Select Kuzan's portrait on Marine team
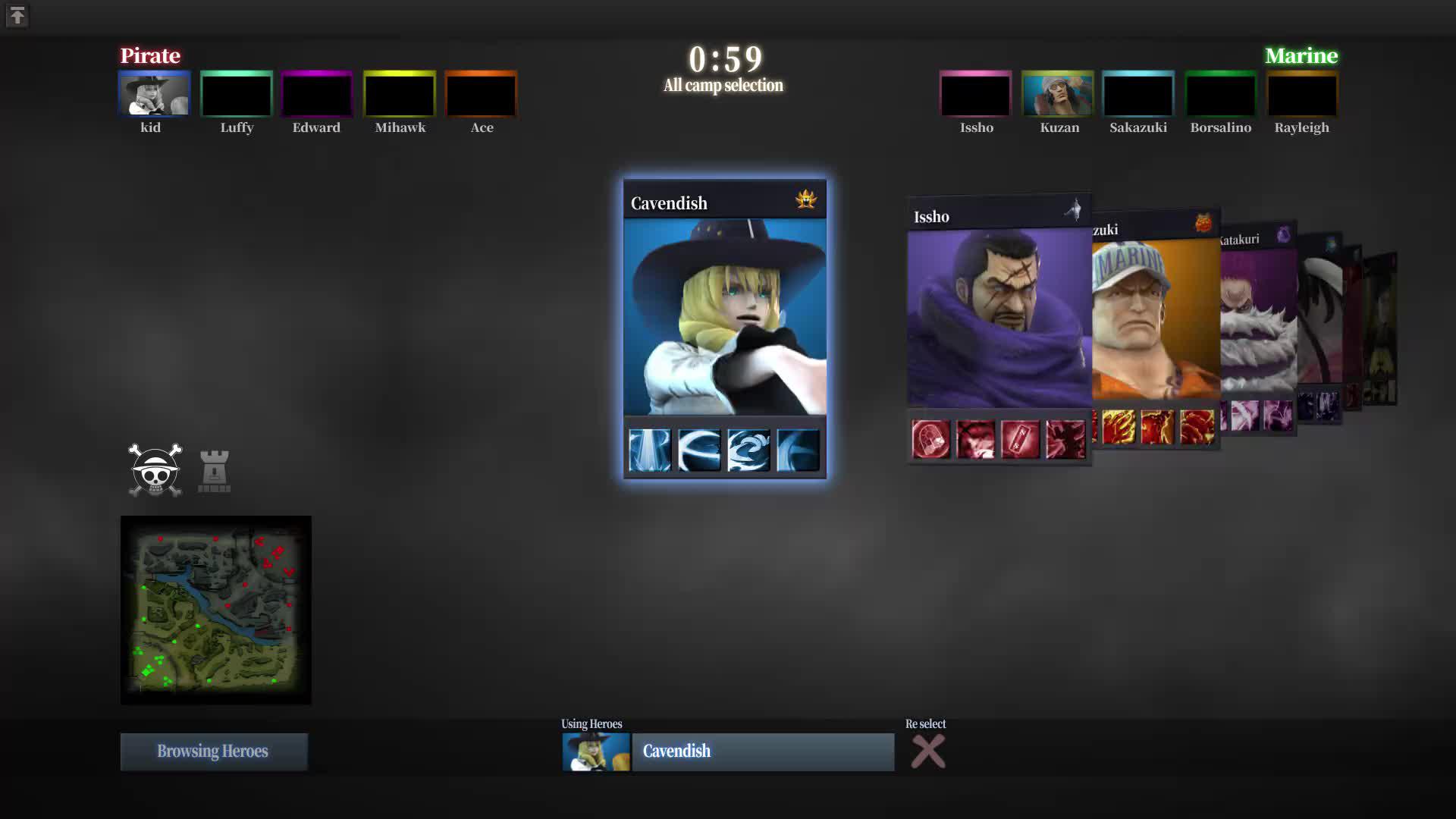Screen dimensions: 1456x819 click(1057, 94)
